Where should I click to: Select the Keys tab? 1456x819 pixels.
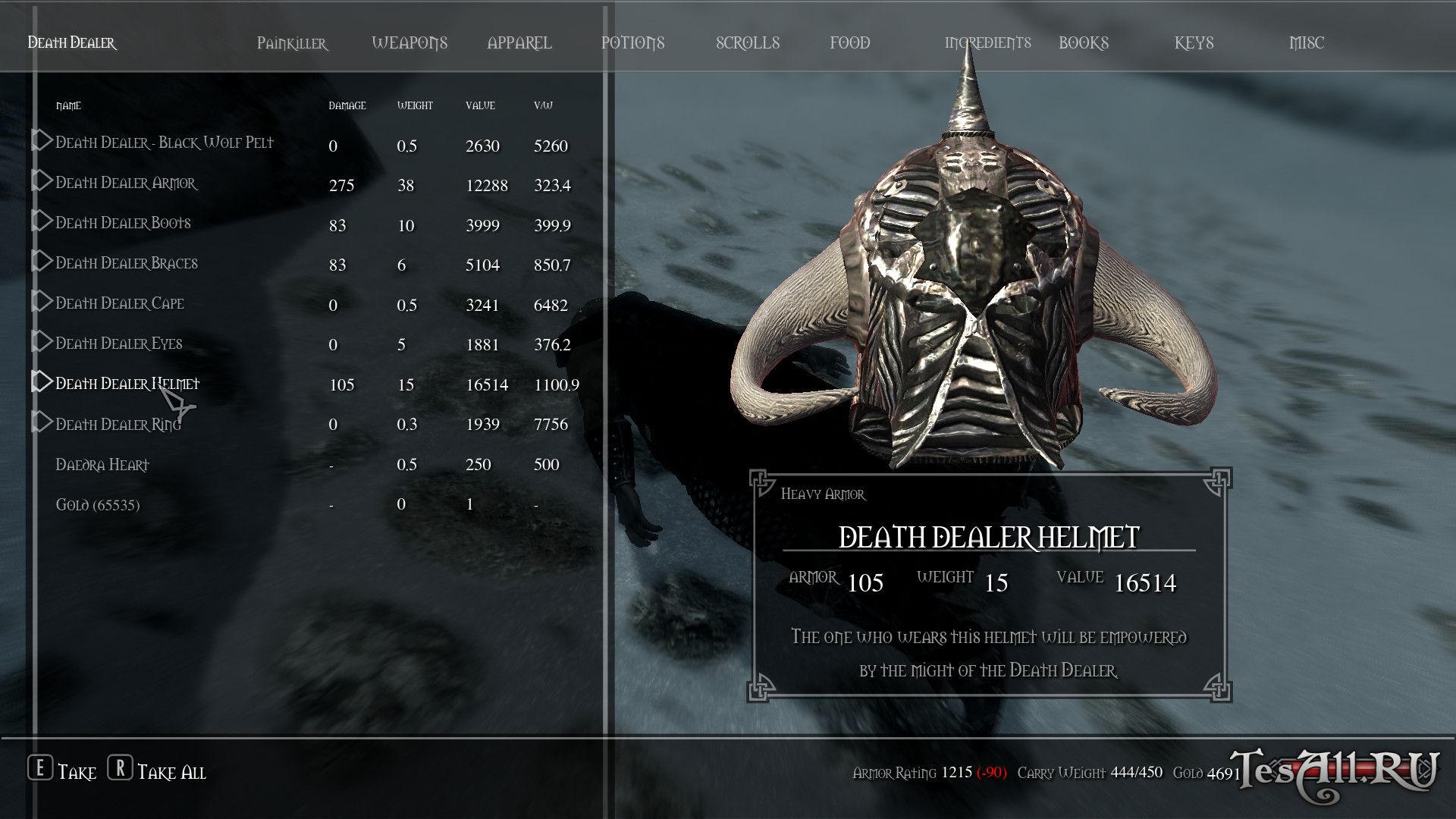pos(1194,43)
